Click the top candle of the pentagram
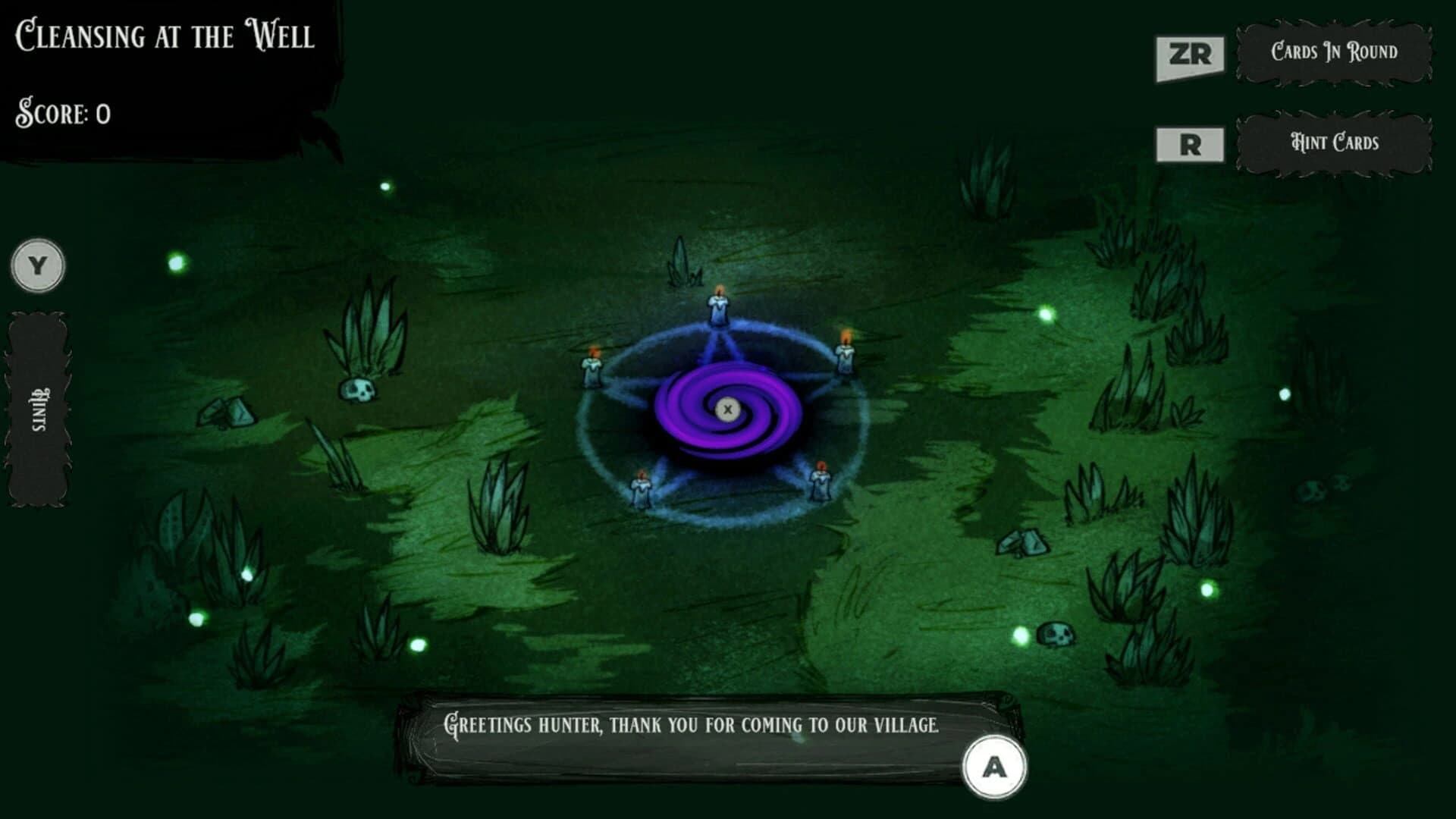The width and height of the screenshot is (1456, 819). [x=717, y=303]
